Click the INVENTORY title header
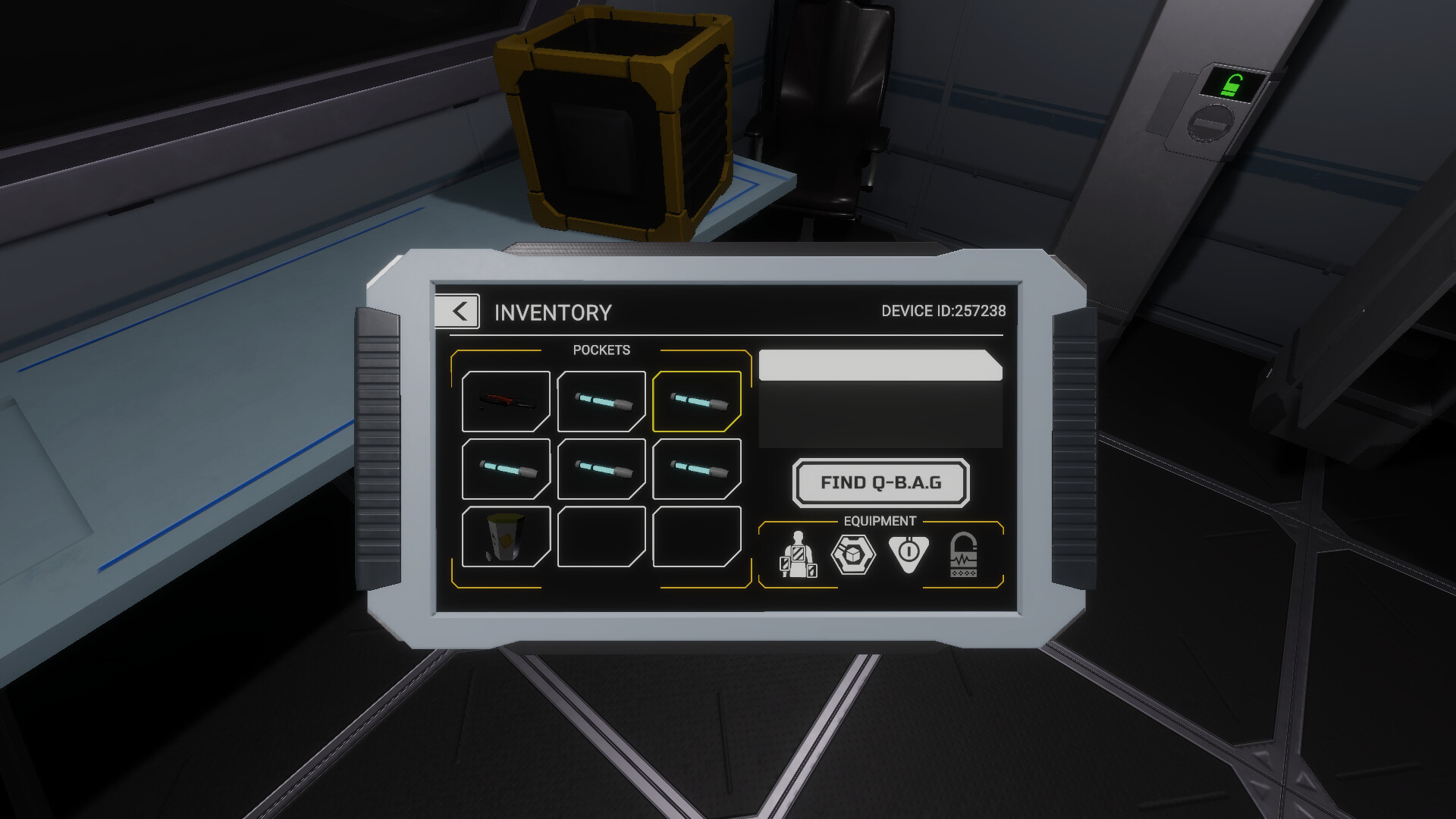Viewport: 1456px width, 819px height. coord(553,311)
